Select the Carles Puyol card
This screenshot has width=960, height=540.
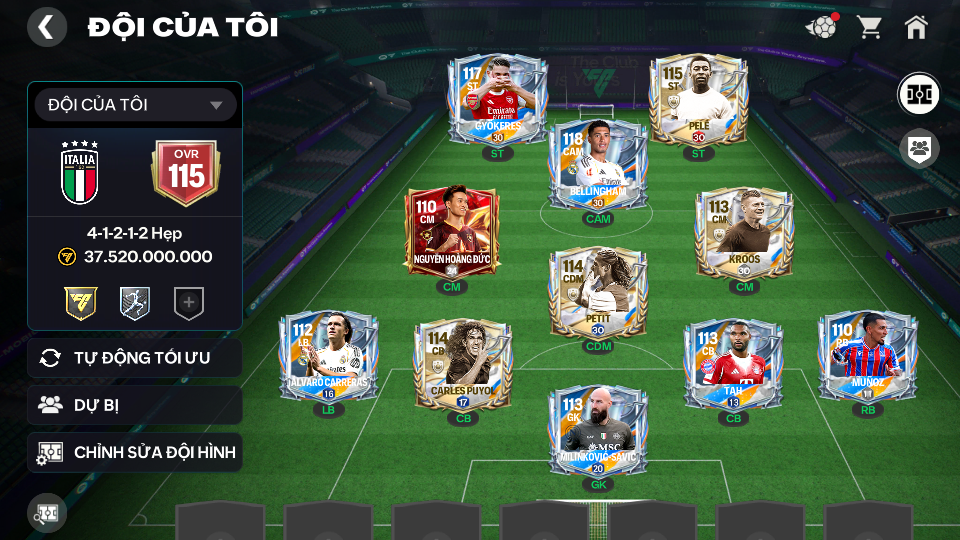point(462,361)
